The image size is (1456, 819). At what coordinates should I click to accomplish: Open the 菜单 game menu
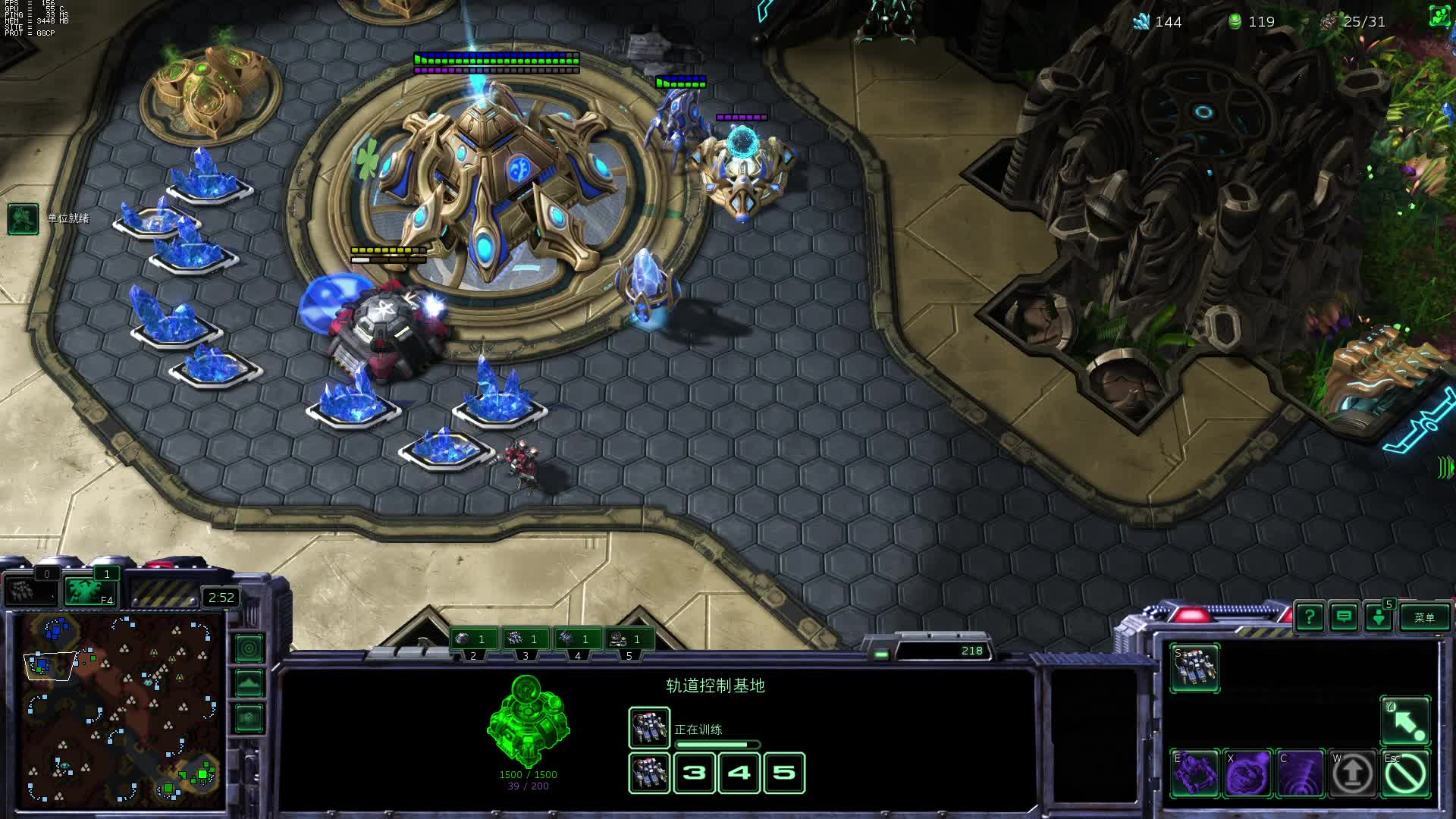pyautogui.click(x=1424, y=617)
